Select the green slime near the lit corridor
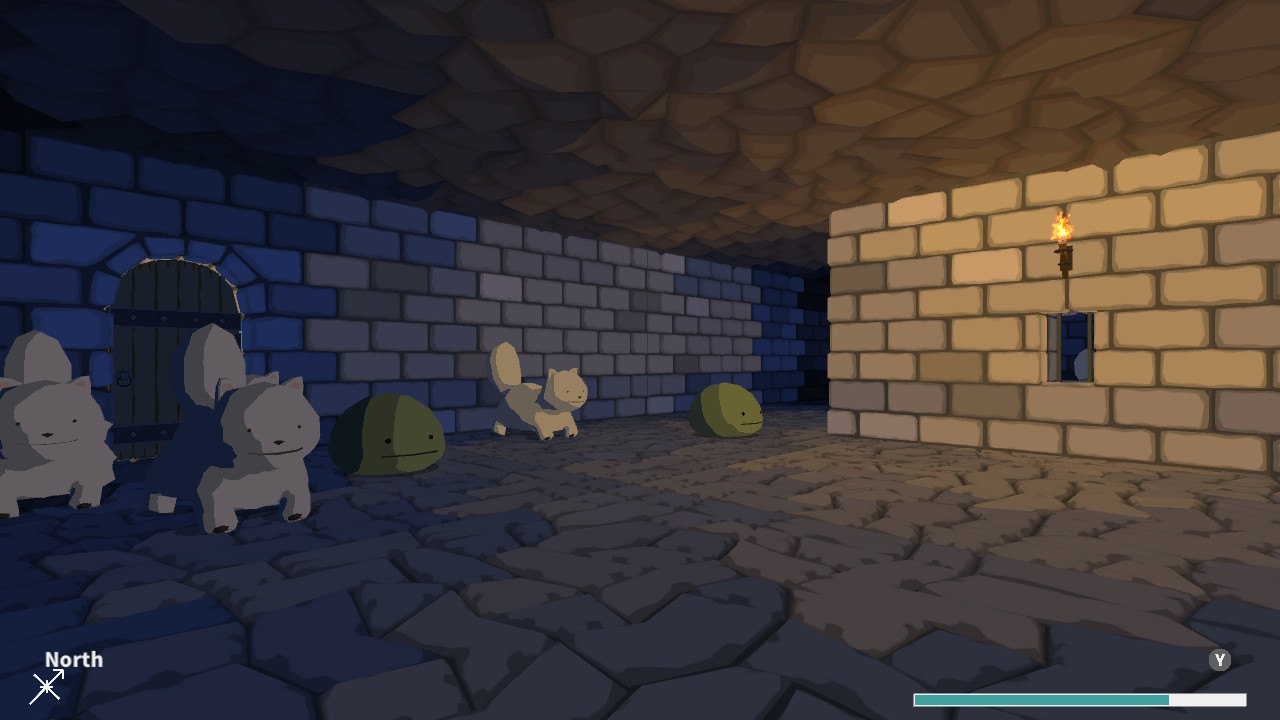 coord(725,410)
